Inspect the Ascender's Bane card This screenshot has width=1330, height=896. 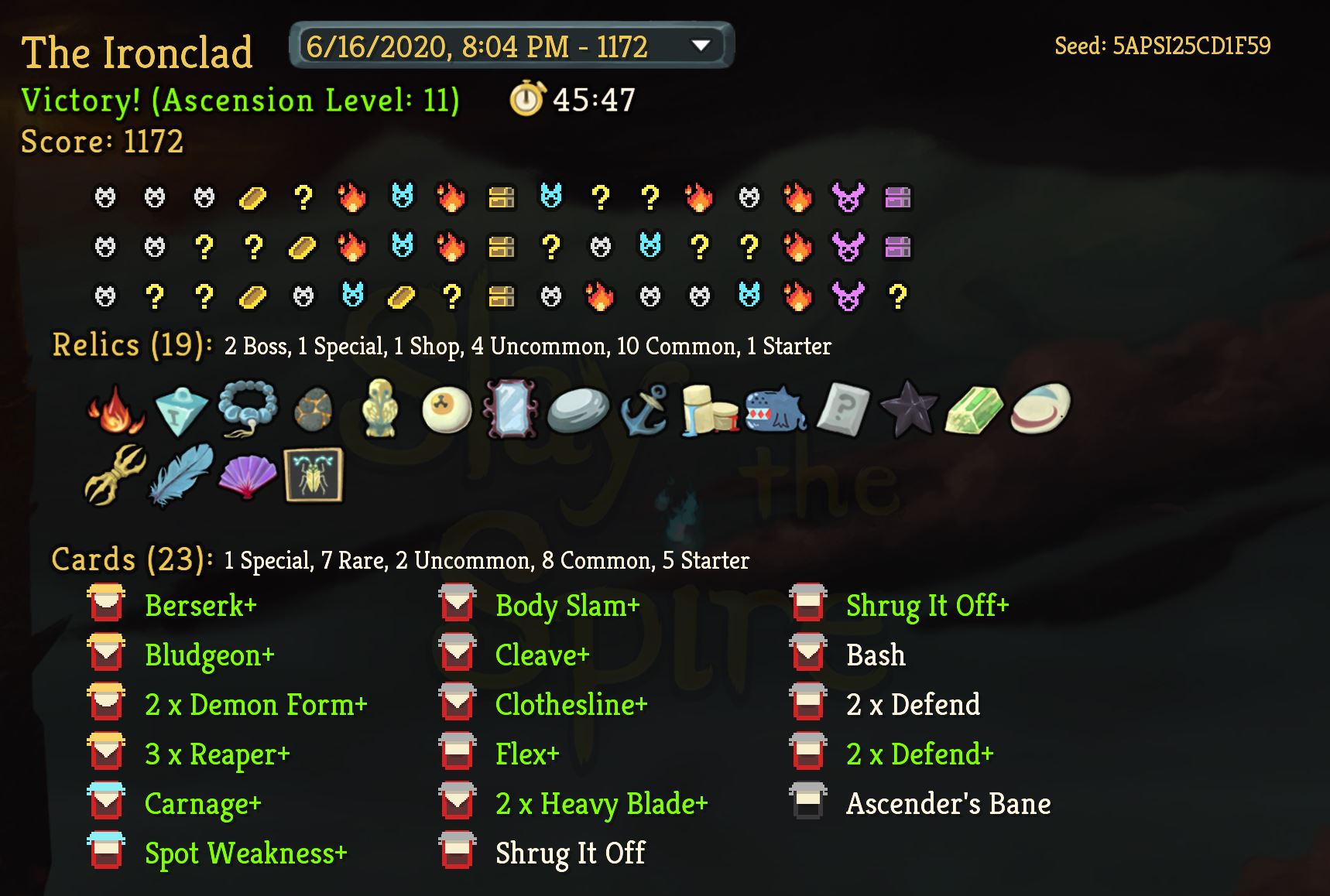(948, 803)
